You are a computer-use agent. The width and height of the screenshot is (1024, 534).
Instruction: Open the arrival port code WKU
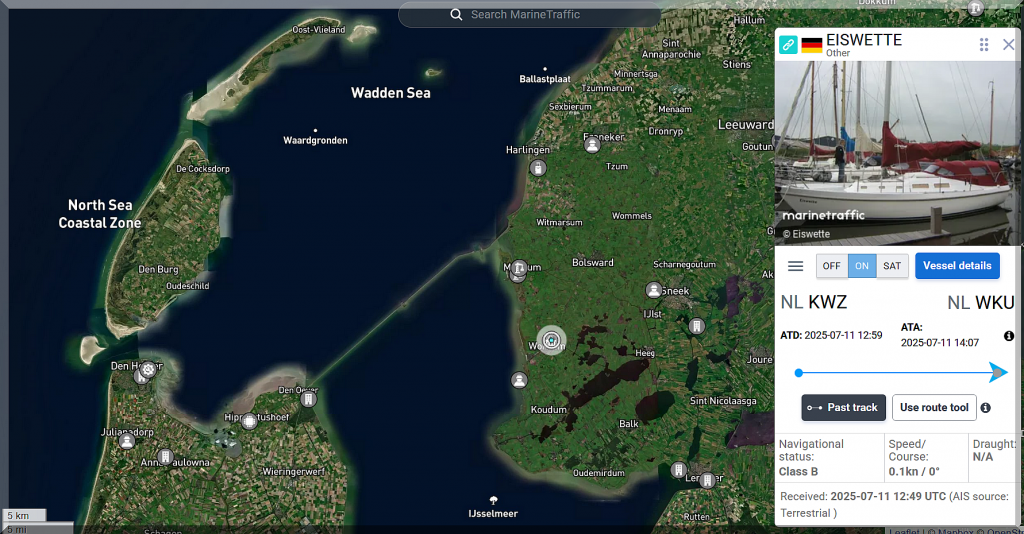(994, 302)
